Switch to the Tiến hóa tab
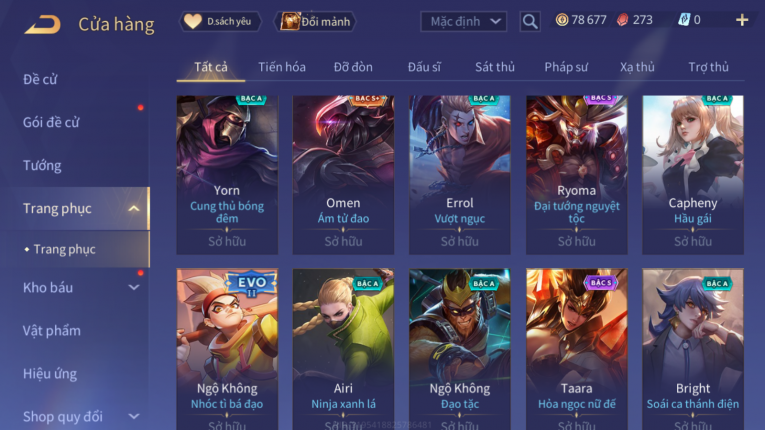765x430 pixels. click(282, 67)
